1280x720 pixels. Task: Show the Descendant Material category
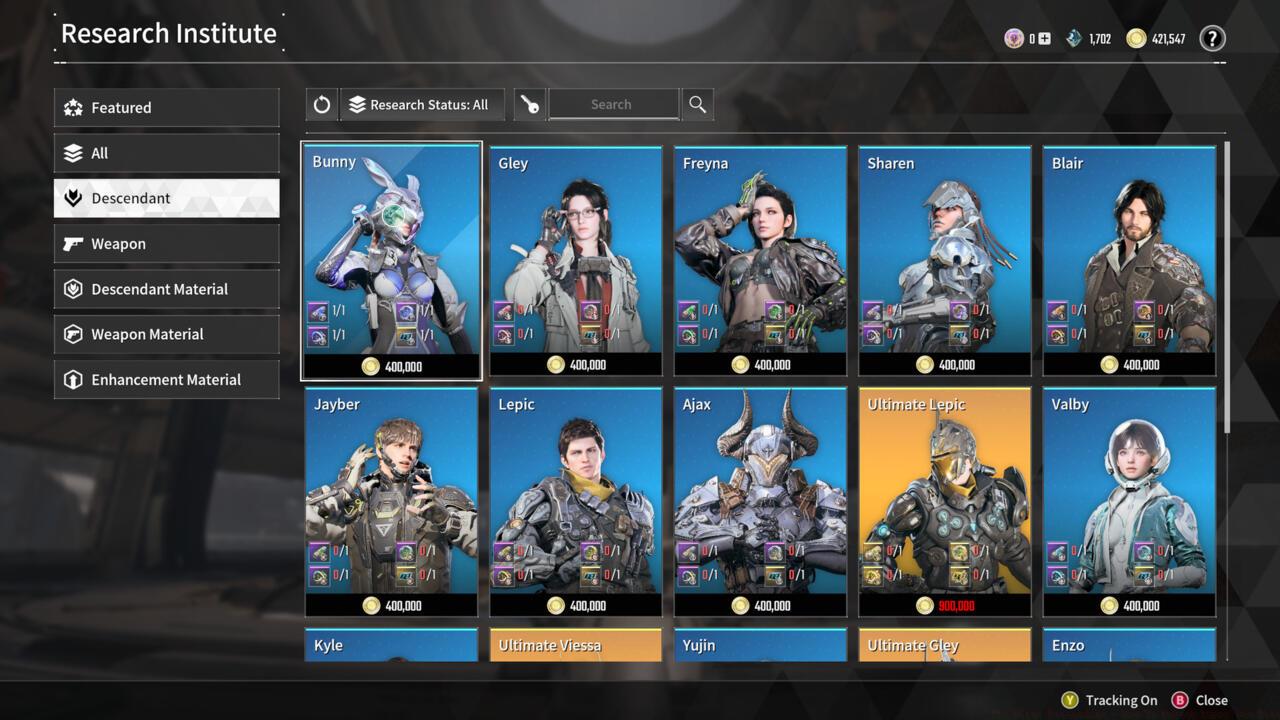click(x=166, y=289)
